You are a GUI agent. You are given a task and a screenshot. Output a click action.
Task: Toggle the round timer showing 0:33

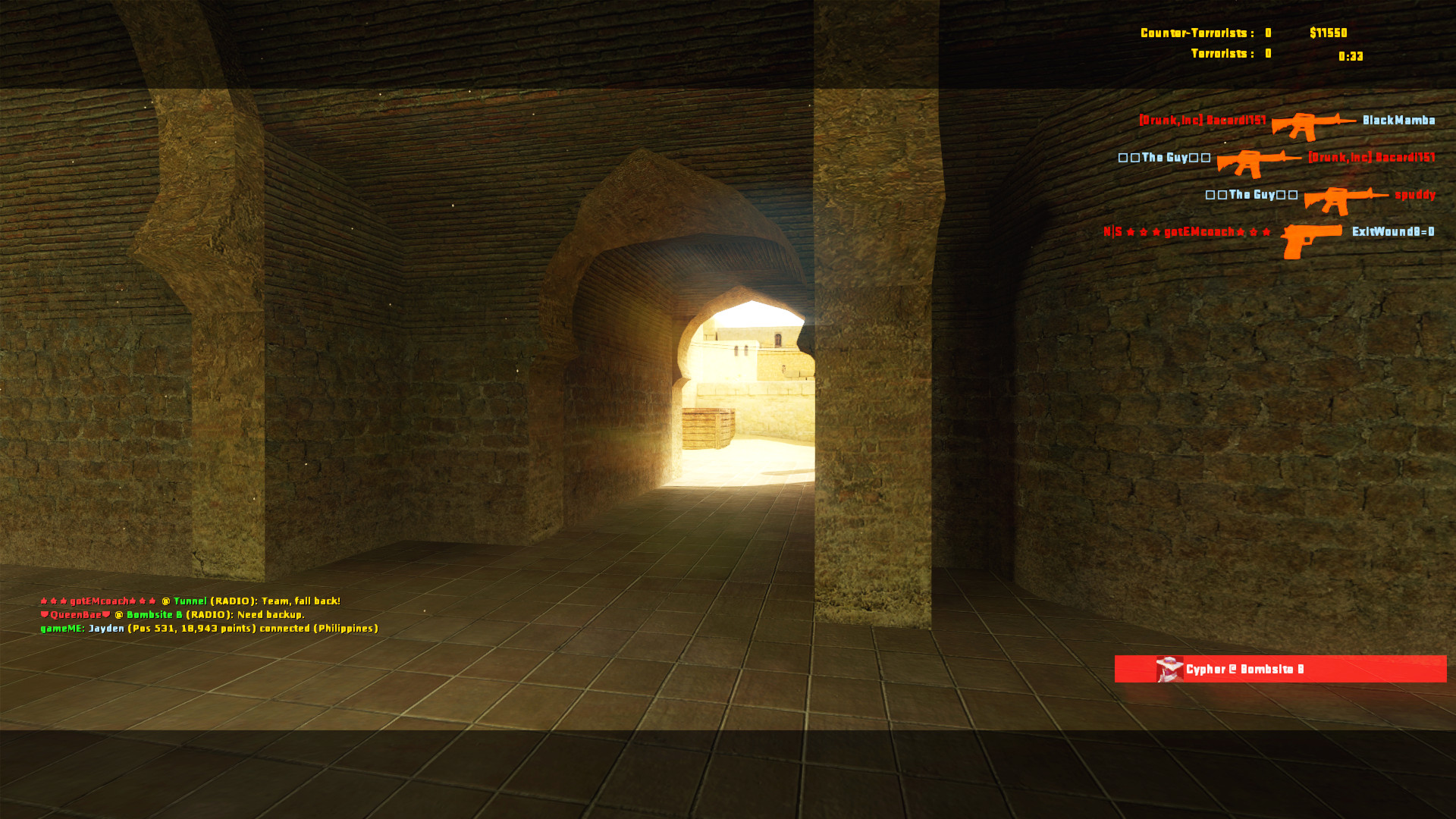[x=1351, y=56]
